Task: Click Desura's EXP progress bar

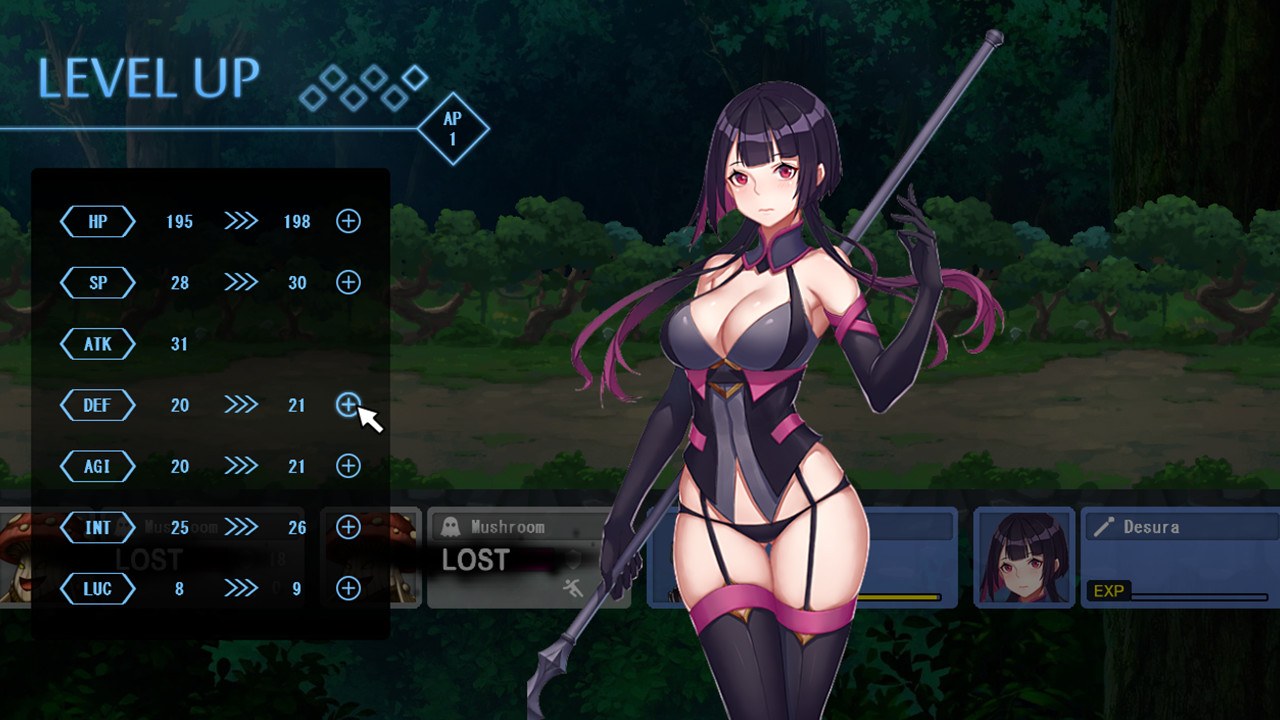Action: [1200, 597]
